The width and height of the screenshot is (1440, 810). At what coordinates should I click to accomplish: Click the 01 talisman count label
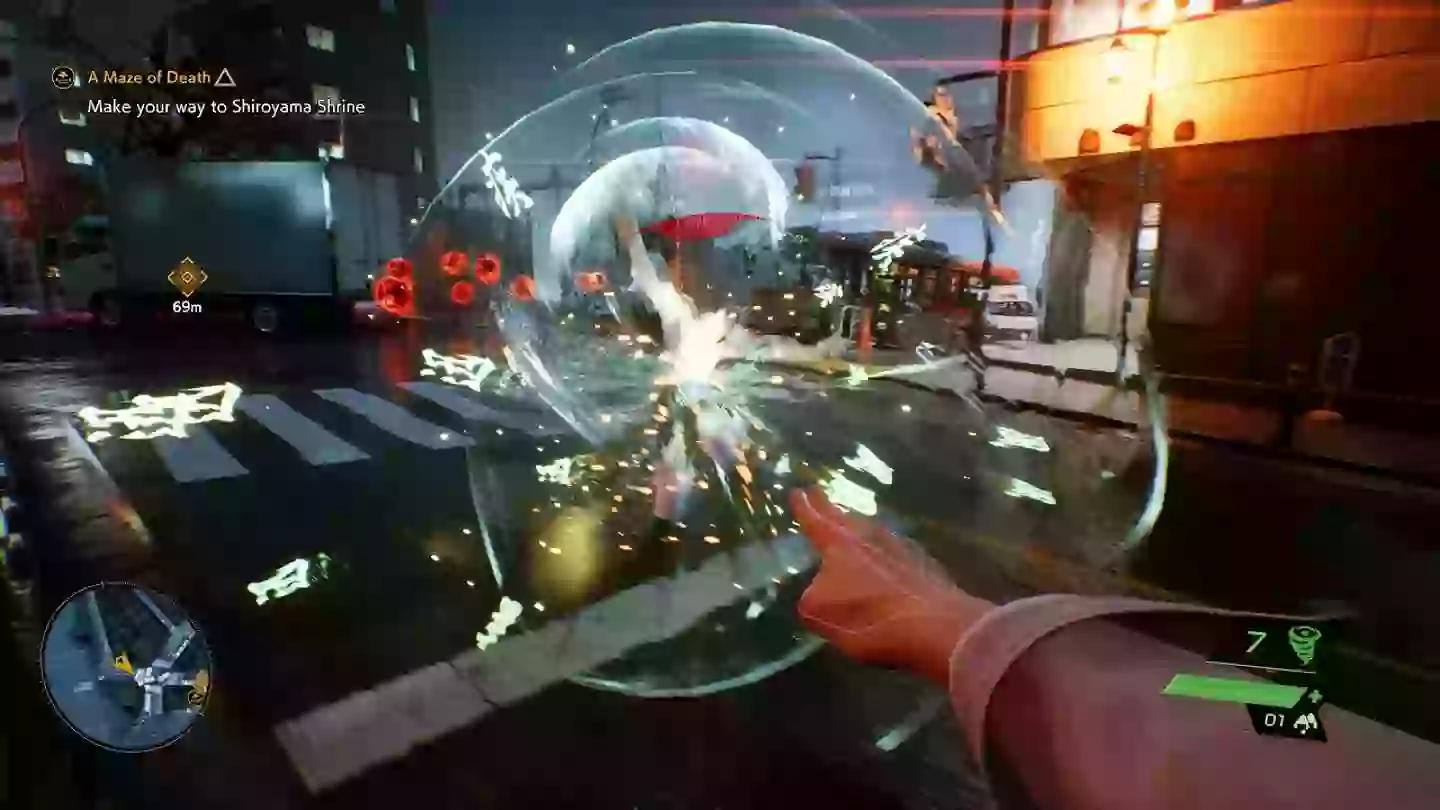click(x=1274, y=720)
